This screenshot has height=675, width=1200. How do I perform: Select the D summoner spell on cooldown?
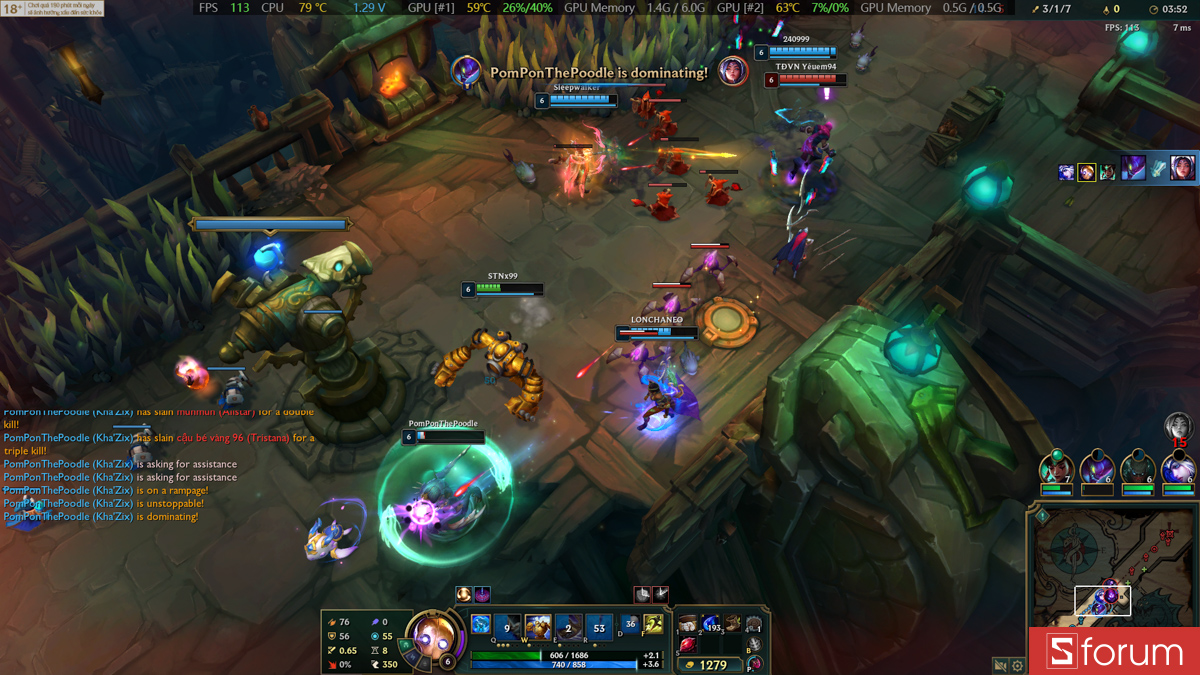(630, 625)
